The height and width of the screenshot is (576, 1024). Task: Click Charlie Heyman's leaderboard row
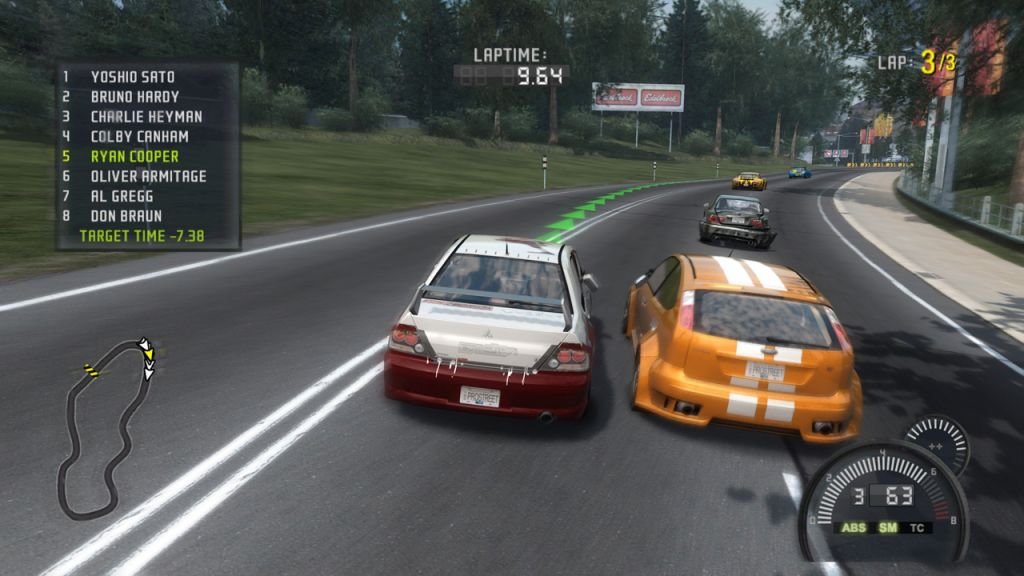point(145,117)
